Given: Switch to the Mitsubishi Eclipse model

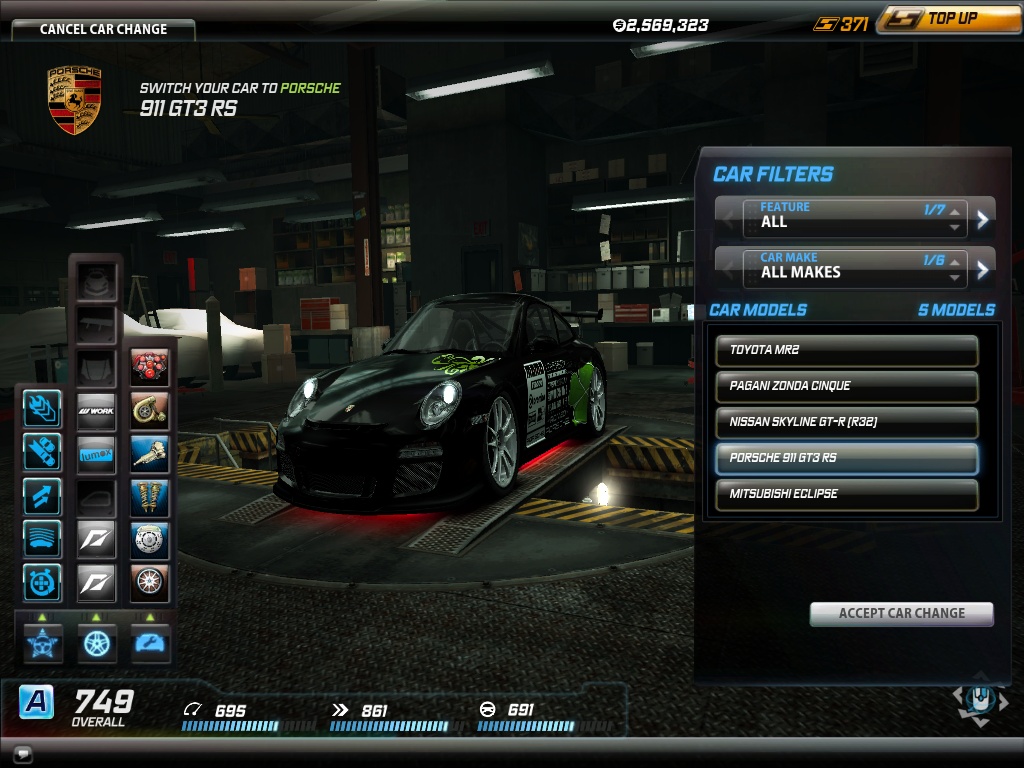Looking at the screenshot, I should pyautogui.click(x=846, y=495).
